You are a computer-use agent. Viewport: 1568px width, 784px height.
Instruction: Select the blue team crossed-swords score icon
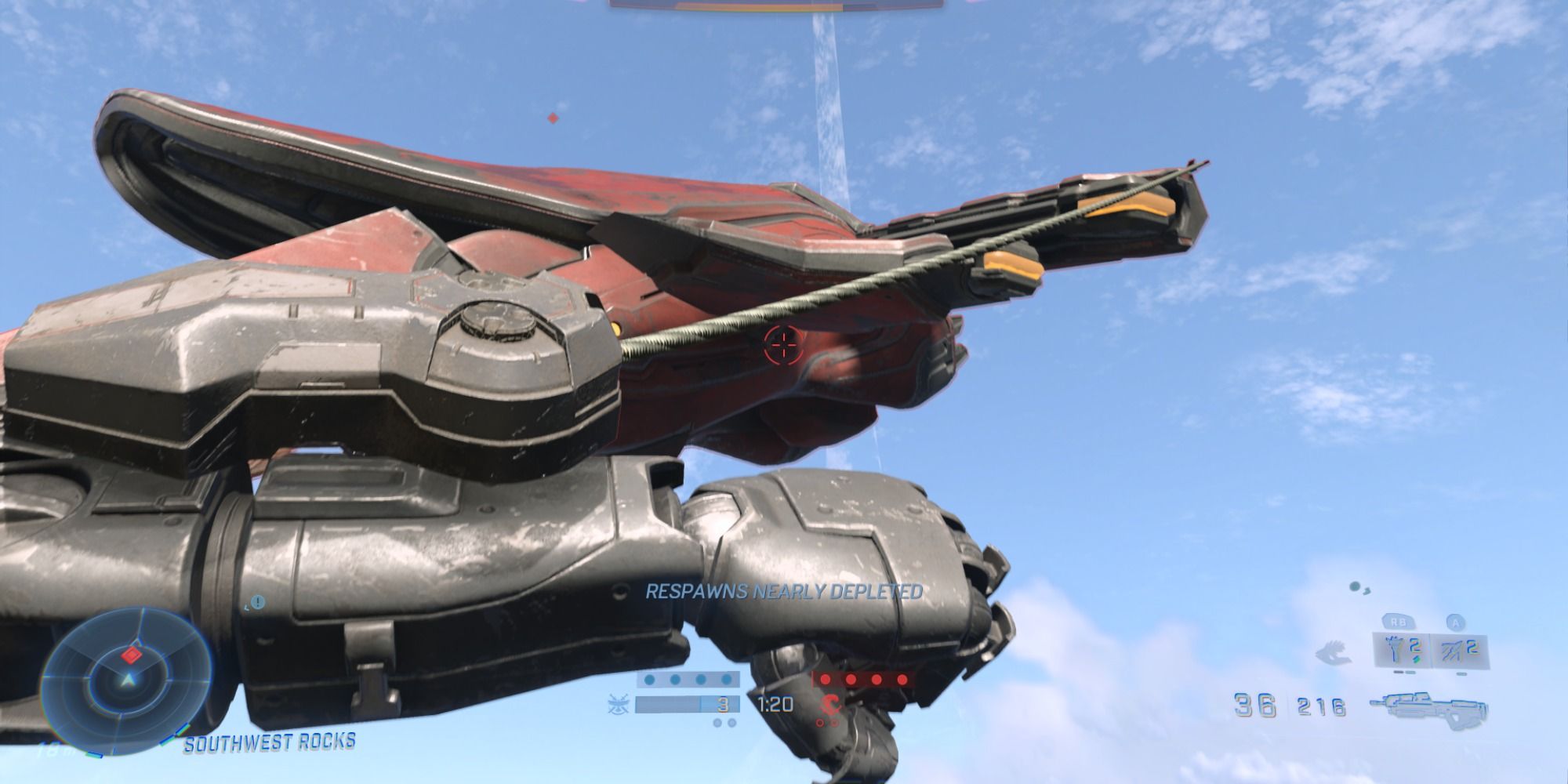point(618,703)
